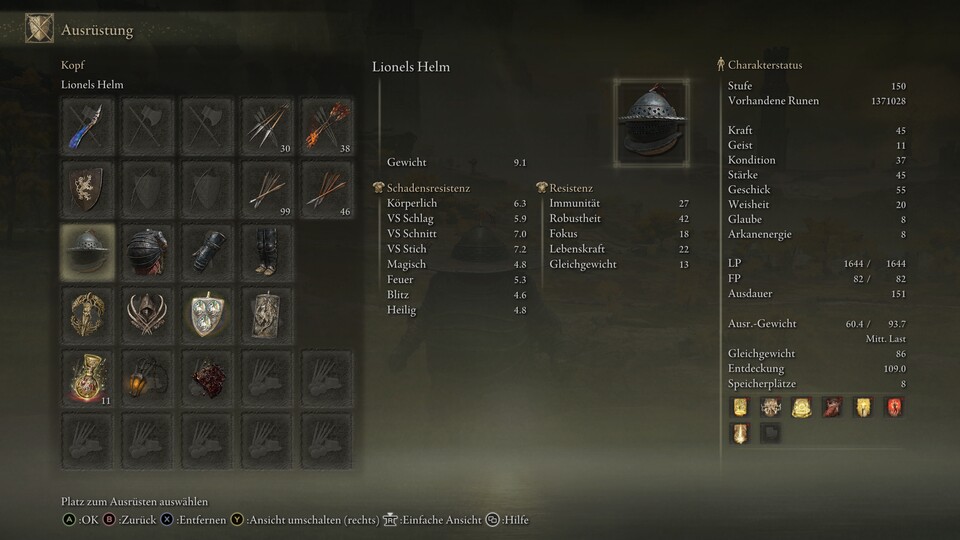The width and height of the screenshot is (960, 540).
Task: Pick the hooded figure talisman slot
Action: (x=147, y=314)
